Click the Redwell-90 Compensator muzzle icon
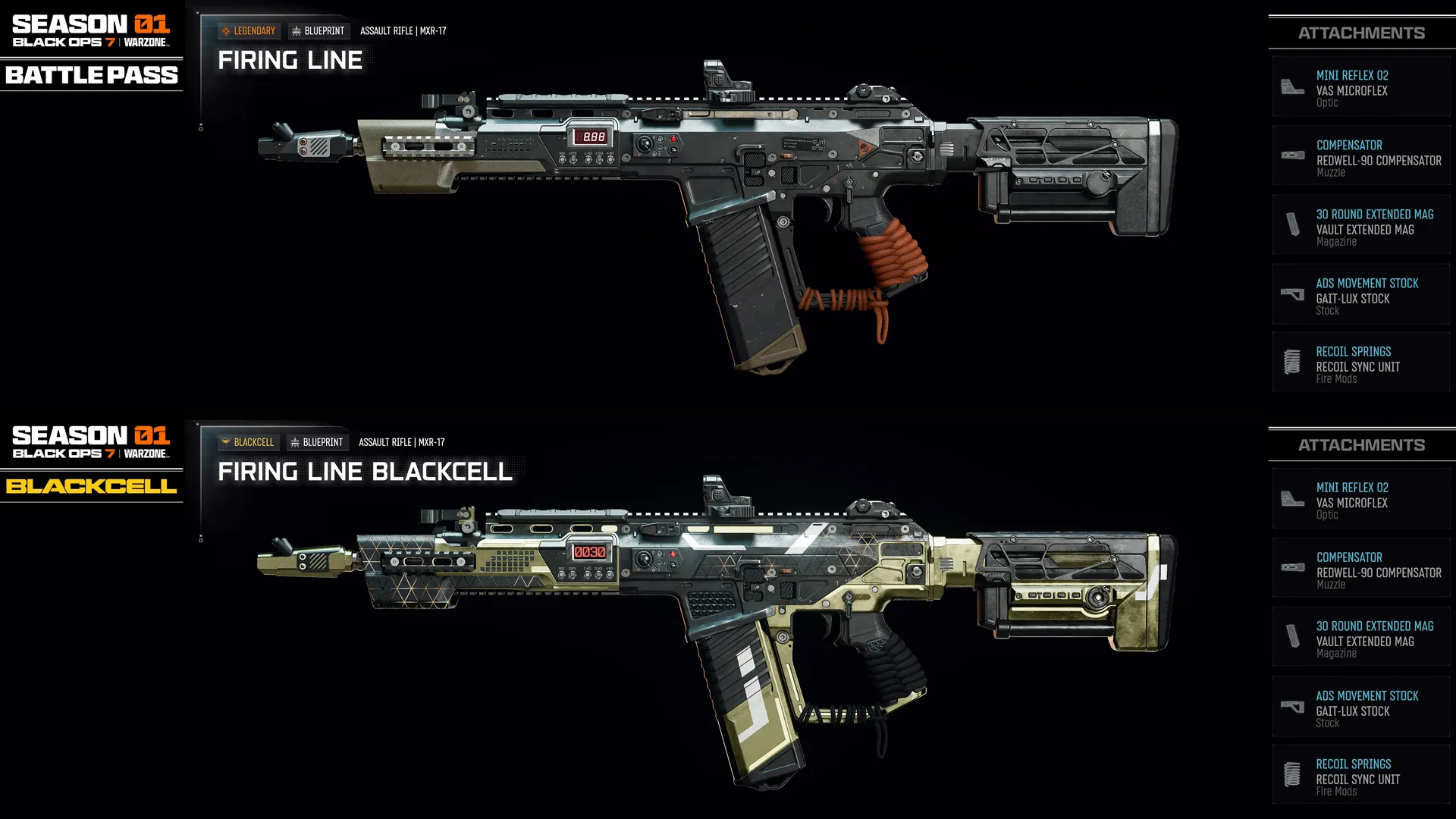1456x819 pixels. 1292,155
